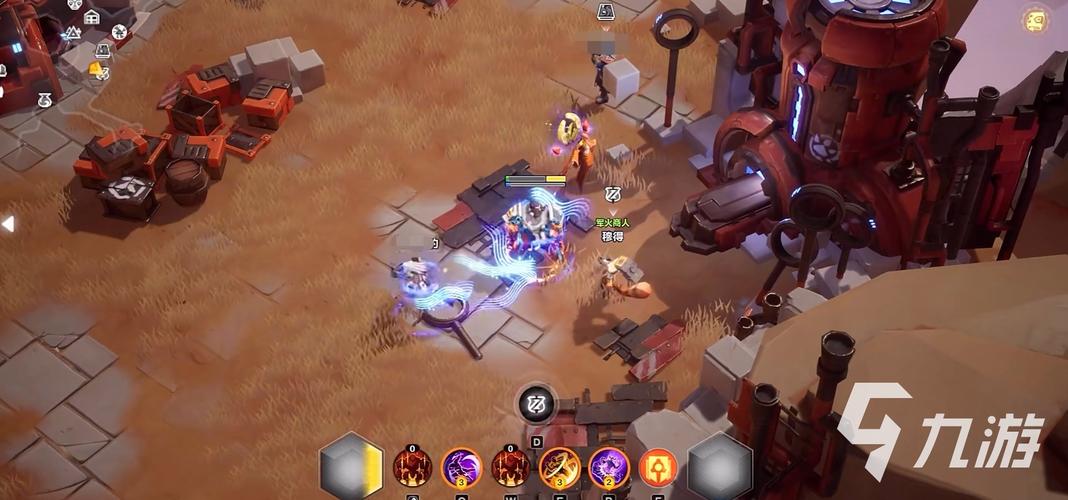Click the mountain peaks marker on the minimap
1068x500 pixels.
72,33
